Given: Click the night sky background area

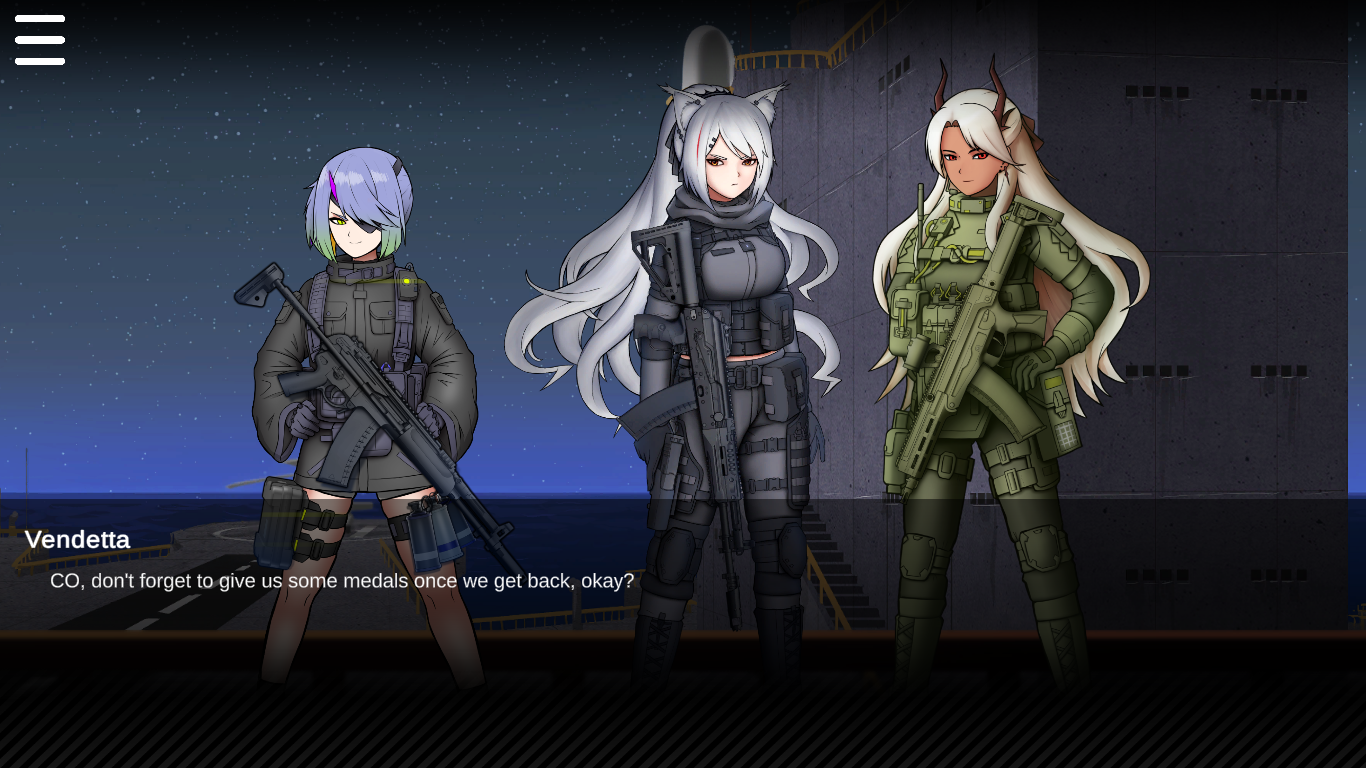Looking at the screenshot, I should [x=150, y=150].
